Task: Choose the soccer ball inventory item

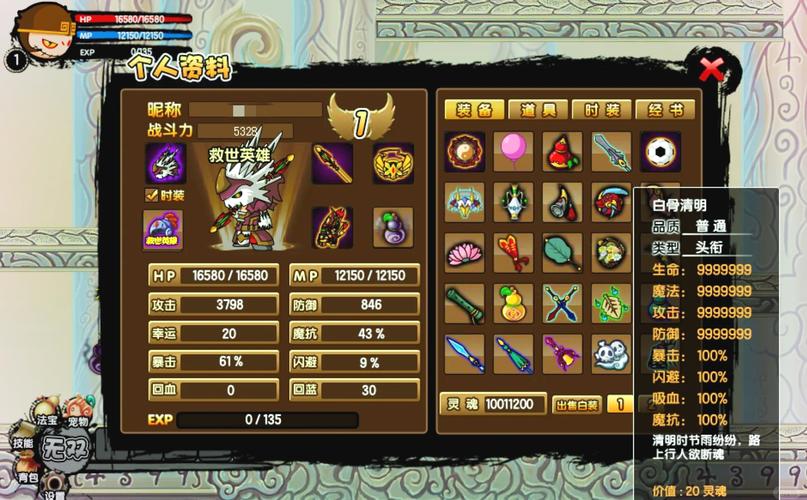Action: click(x=660, y=151)
